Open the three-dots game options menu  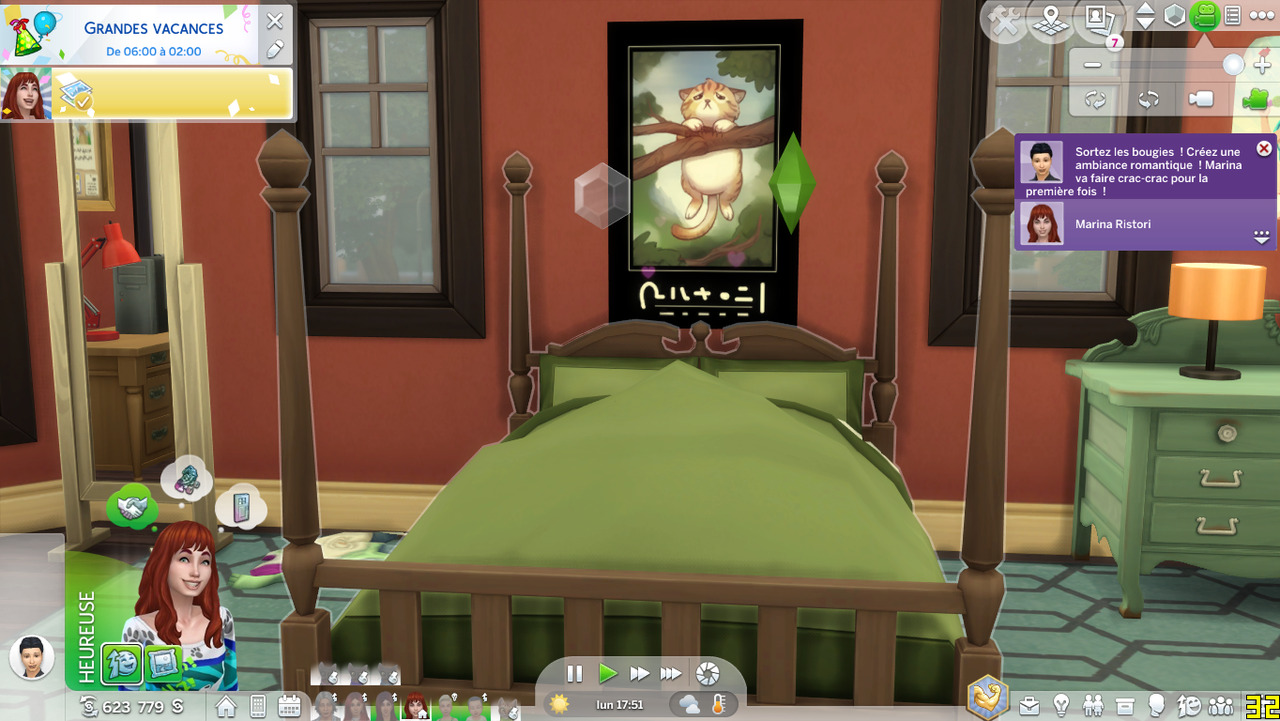(1262, 16)
